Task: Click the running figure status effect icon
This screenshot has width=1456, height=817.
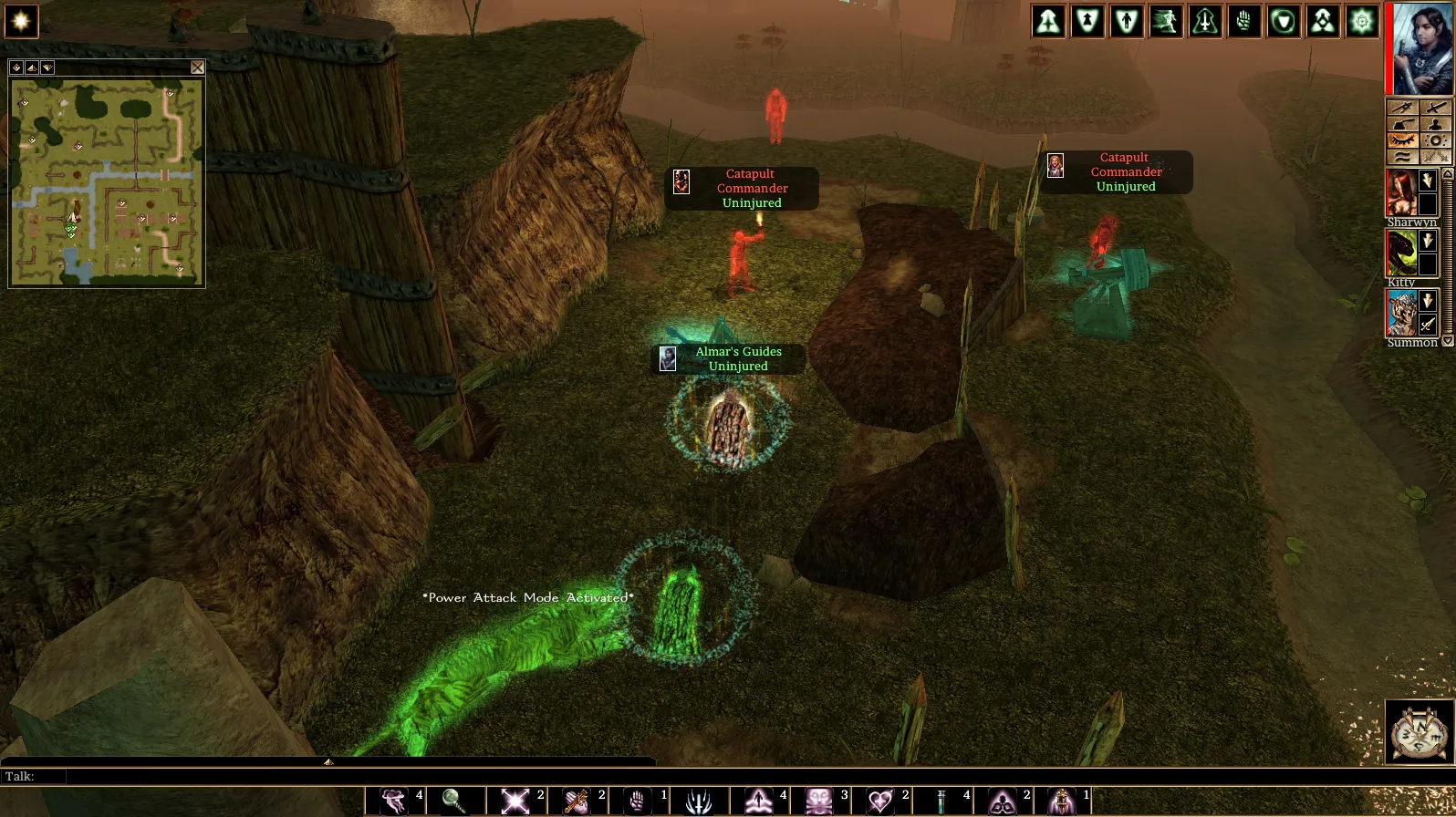Action: point(1166,21)
